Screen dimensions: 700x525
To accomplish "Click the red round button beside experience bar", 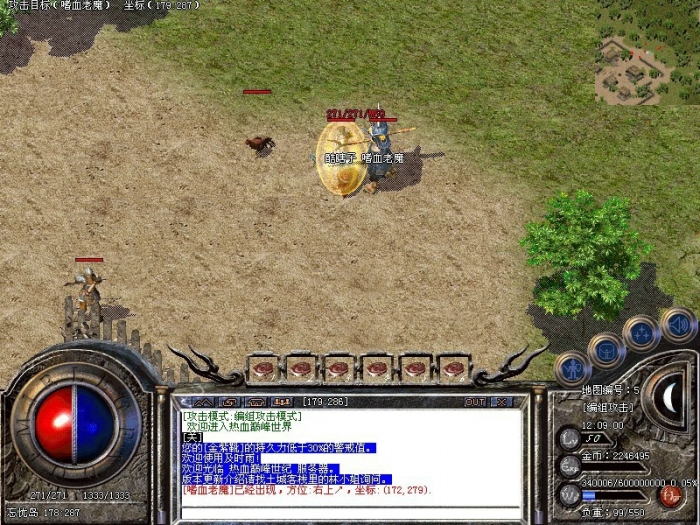I will click(x=671, y=495).
